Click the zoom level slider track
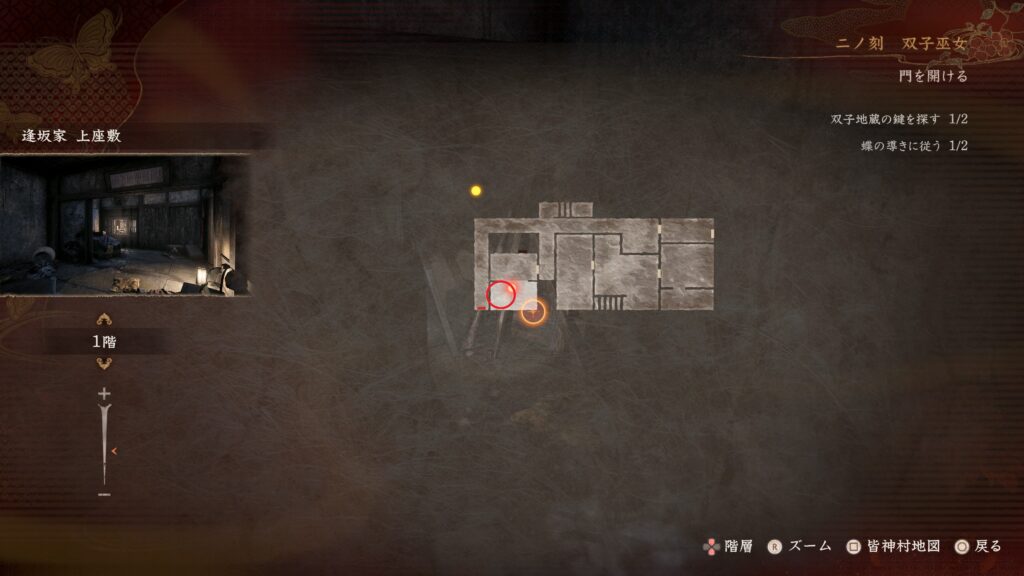 click(x=104, y=445)
